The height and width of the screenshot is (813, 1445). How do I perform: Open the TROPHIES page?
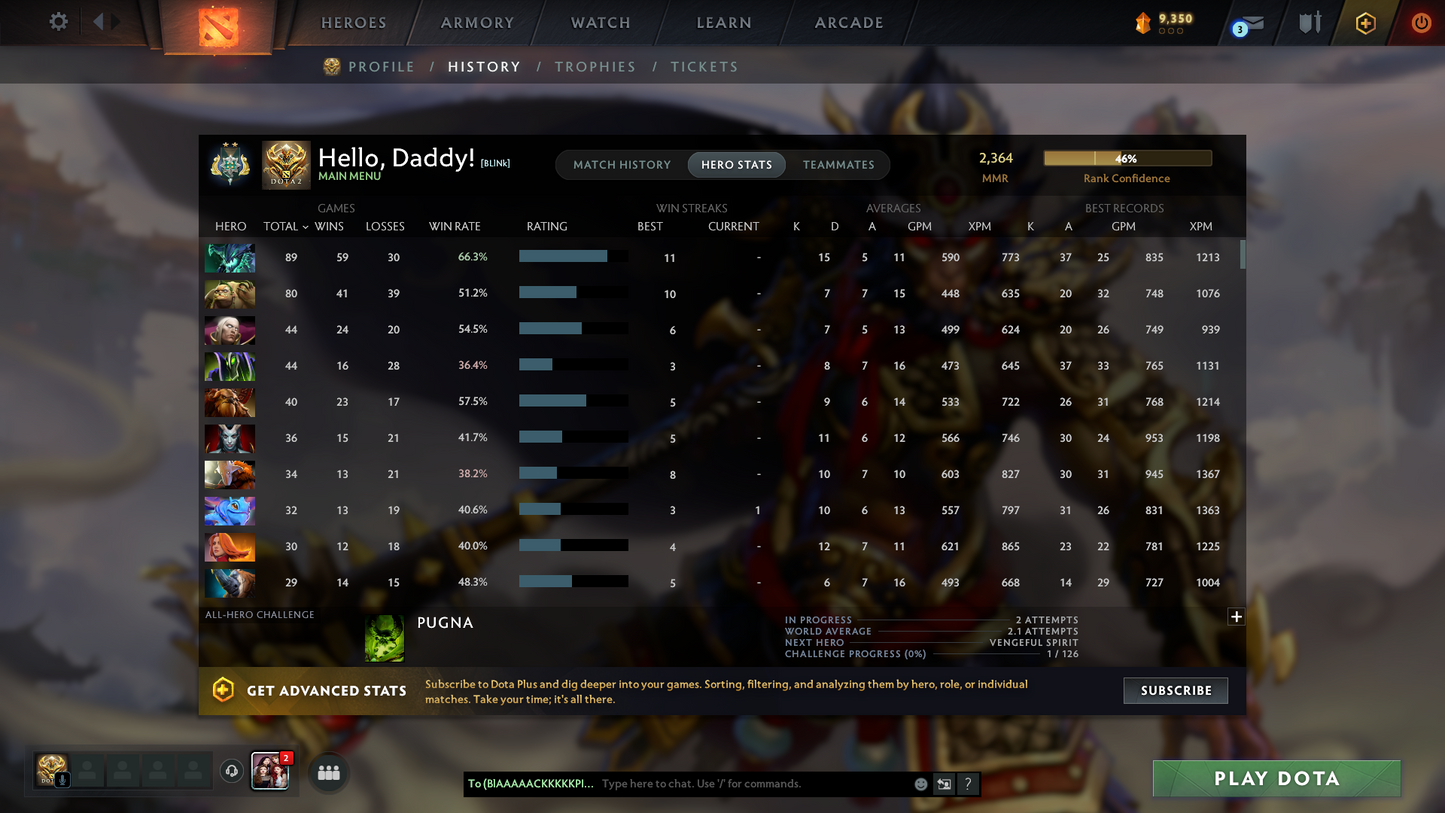tap(595, 66)
